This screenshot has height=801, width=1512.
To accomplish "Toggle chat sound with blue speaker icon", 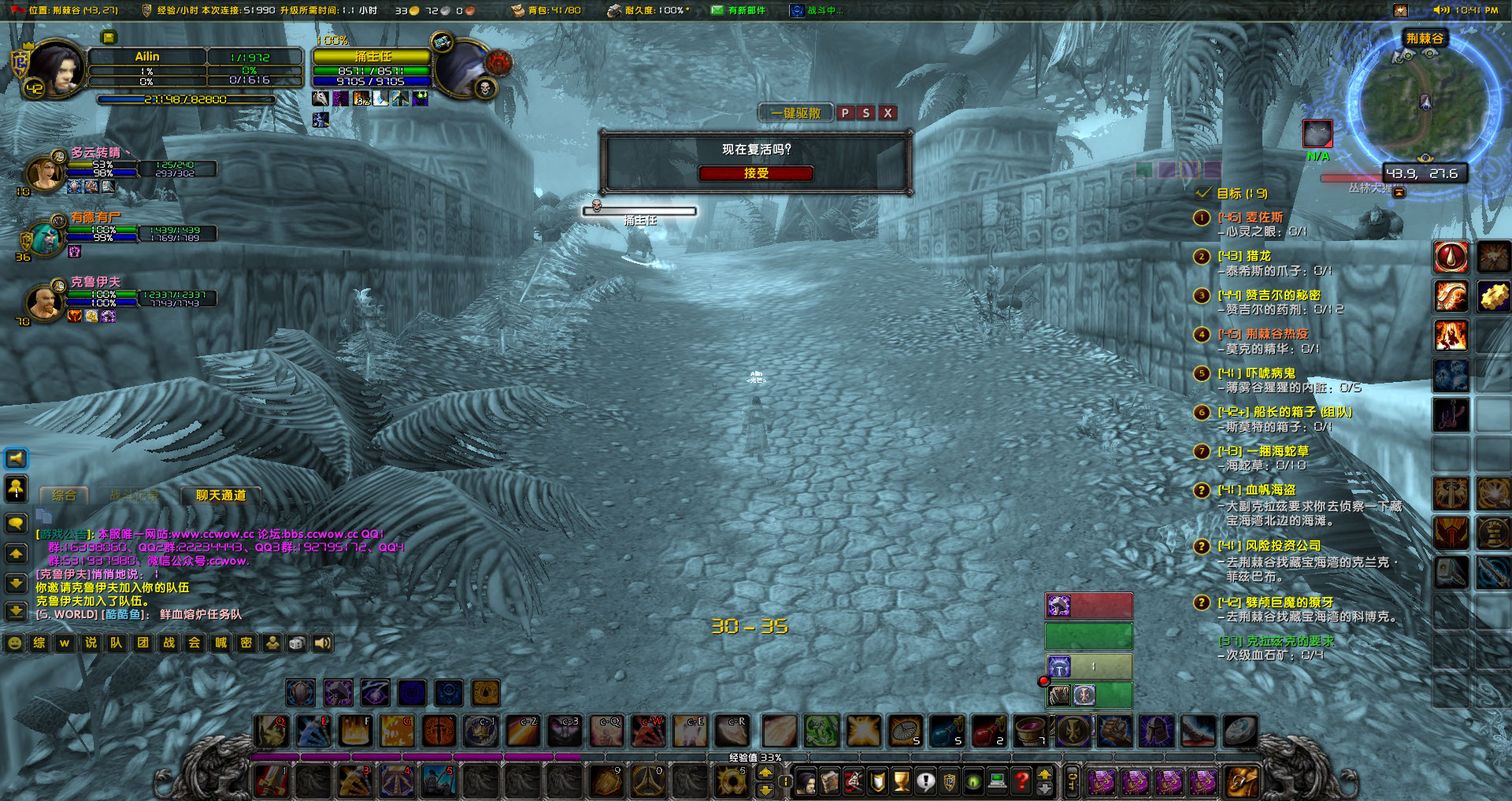I will click(x=14, y=458).
